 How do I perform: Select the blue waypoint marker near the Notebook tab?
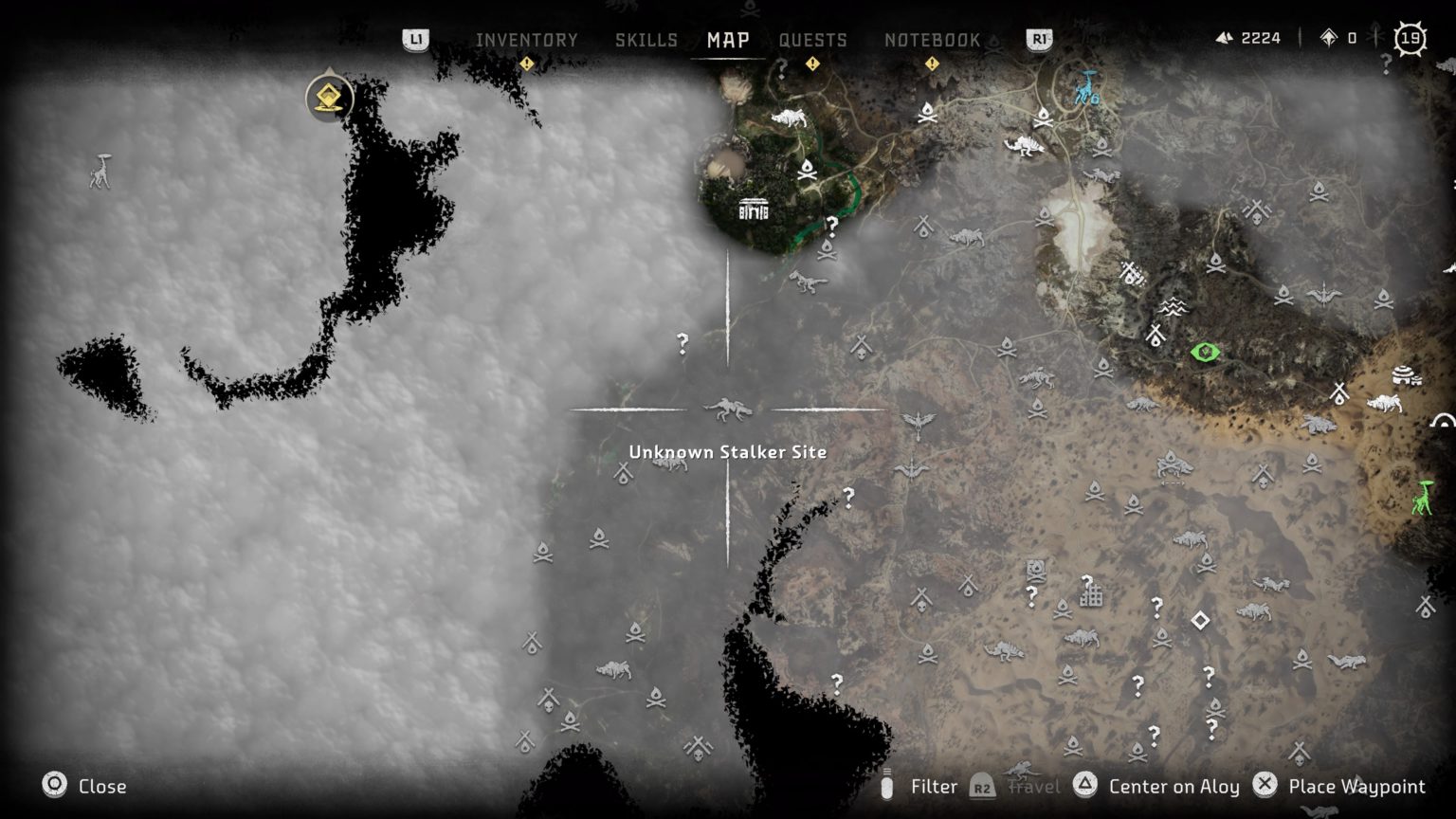click(x=1083, y=91)
